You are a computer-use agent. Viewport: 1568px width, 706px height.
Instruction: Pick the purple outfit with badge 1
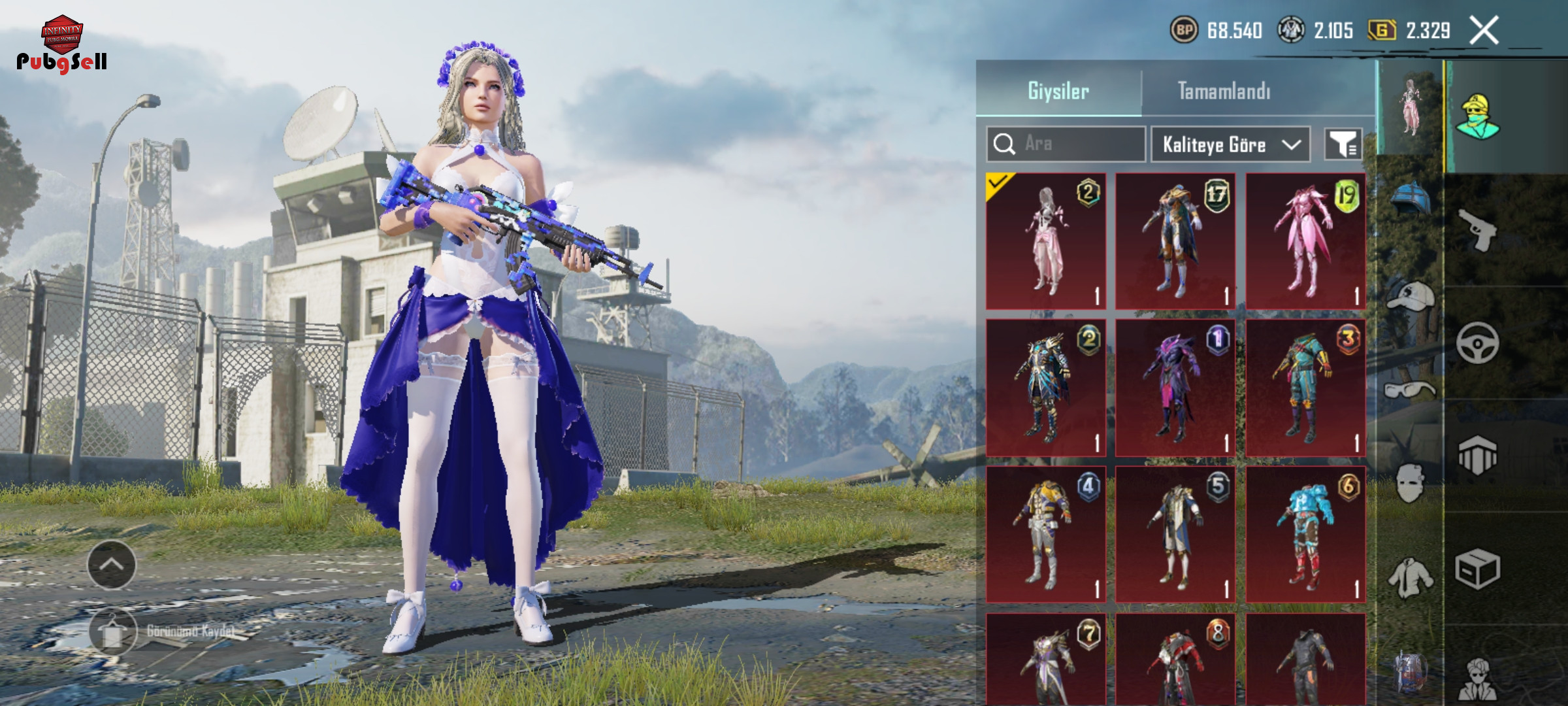point(1175,388)
